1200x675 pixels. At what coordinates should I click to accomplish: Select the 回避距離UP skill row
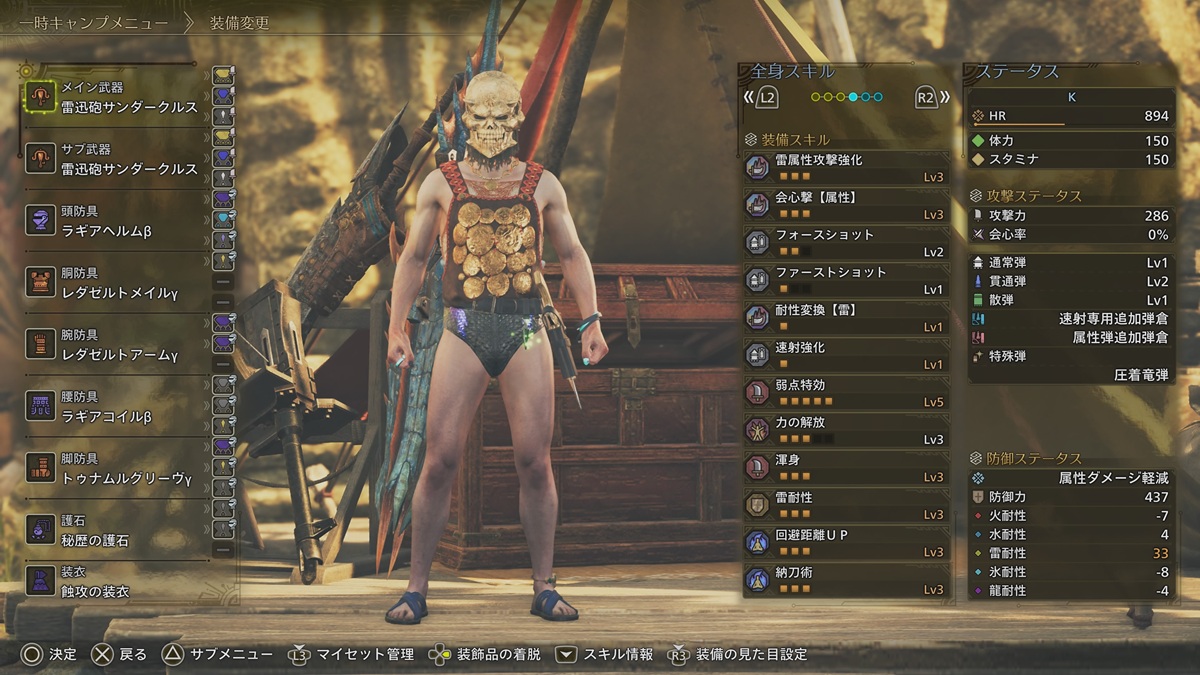846,543
